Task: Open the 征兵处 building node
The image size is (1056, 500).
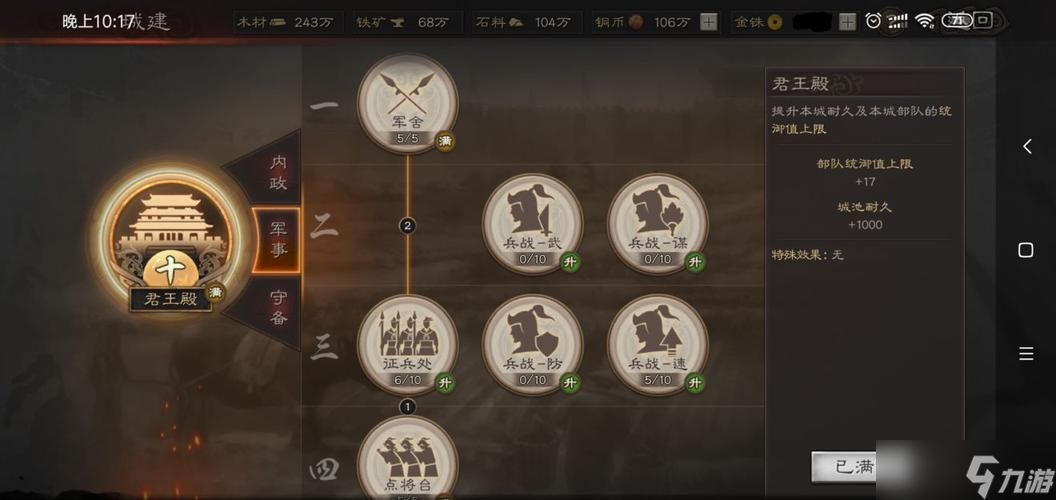Action: (x=407, y=343)
